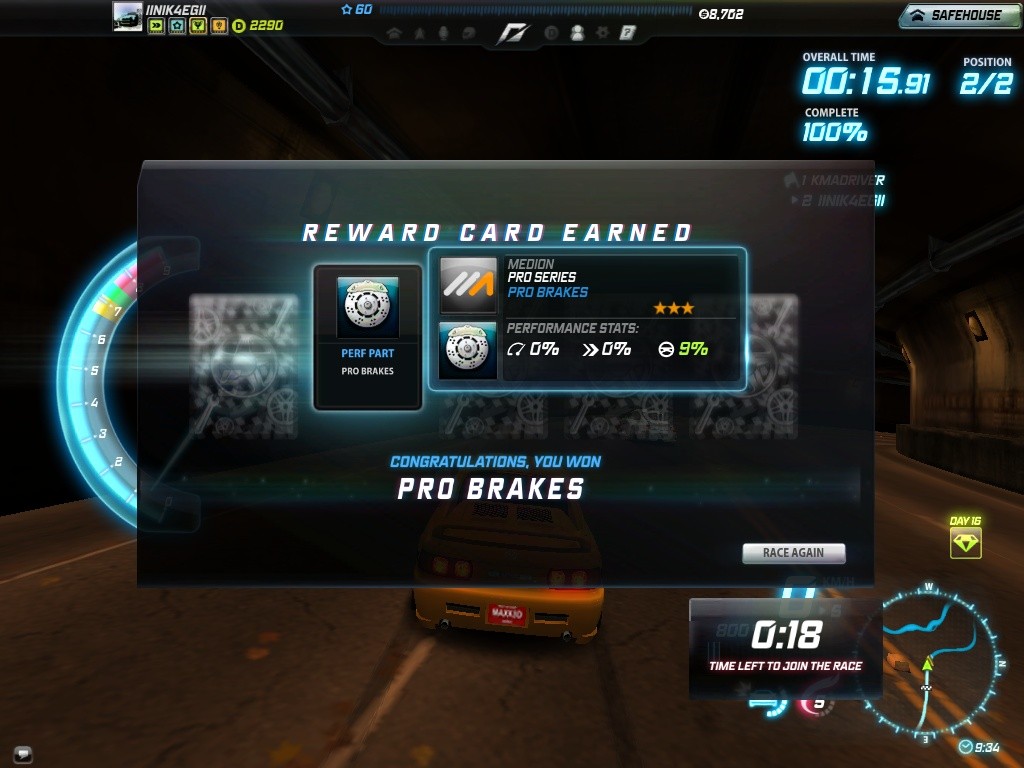Screen dimensions: 1024x768
Task: Open the settings gear icon in top bar
Action: [602, 33]
